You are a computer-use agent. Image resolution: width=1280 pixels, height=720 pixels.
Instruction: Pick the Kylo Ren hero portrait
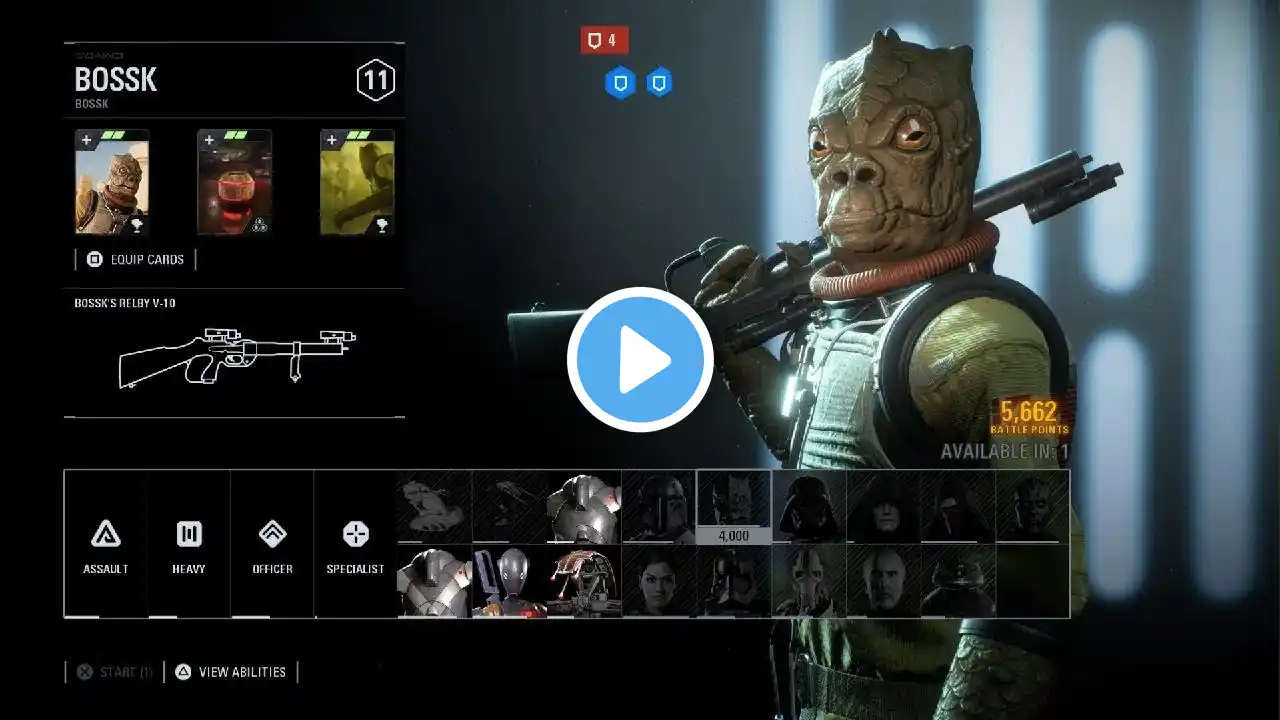[958, 507]
